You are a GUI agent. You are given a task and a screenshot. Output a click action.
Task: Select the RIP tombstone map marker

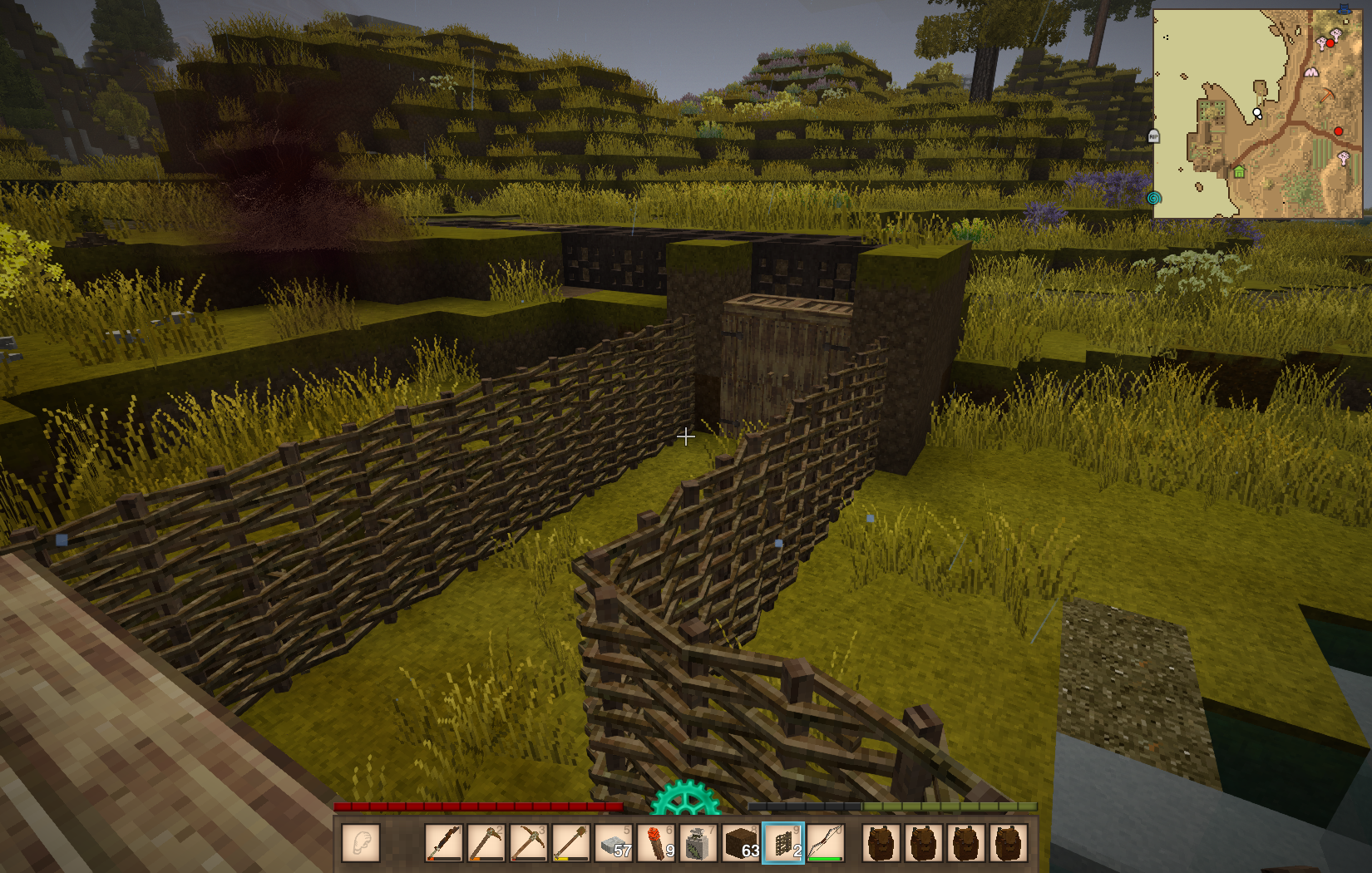pos(1153,136)
